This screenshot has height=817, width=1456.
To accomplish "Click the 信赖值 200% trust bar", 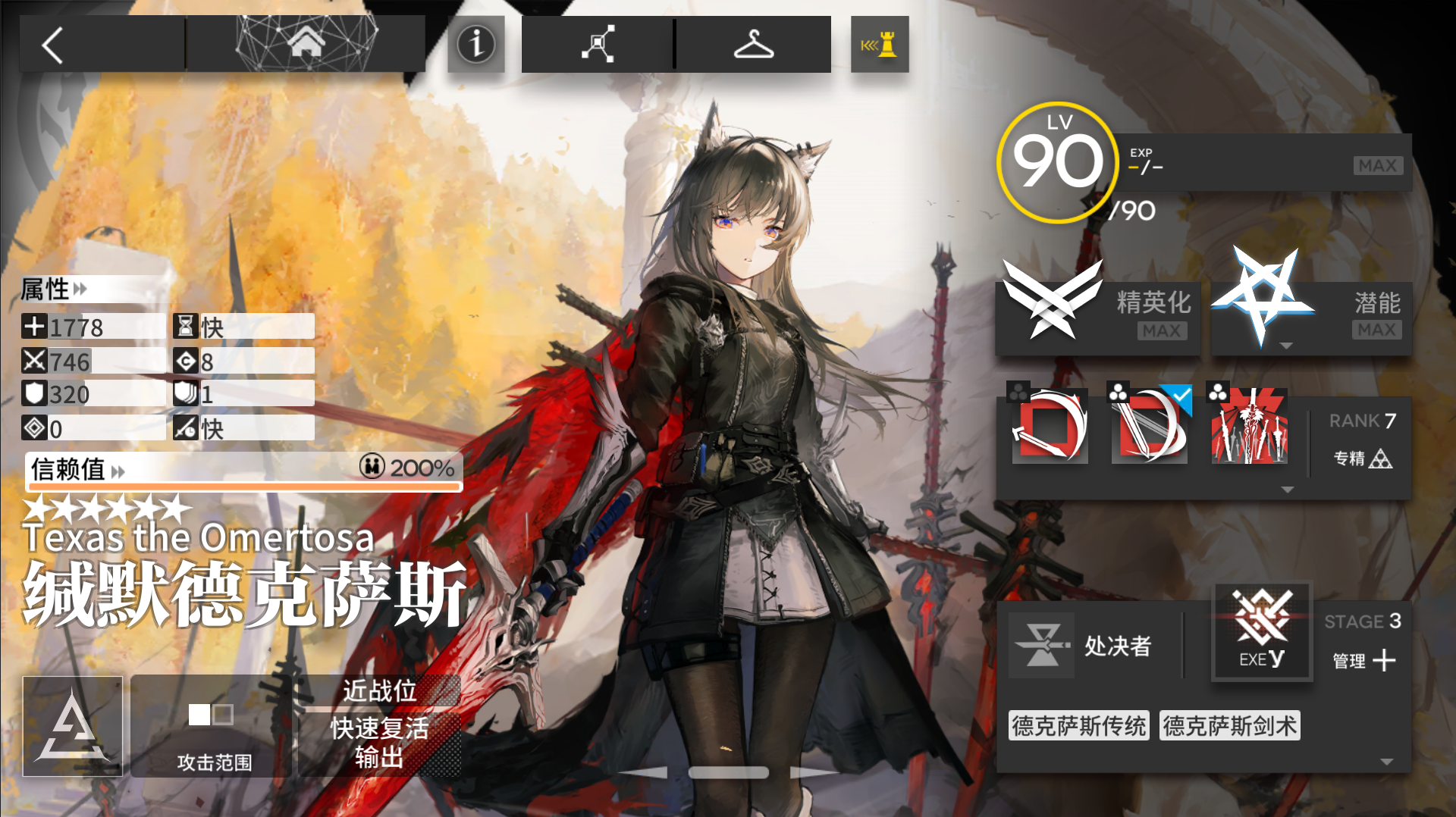I will coord(244,470).
